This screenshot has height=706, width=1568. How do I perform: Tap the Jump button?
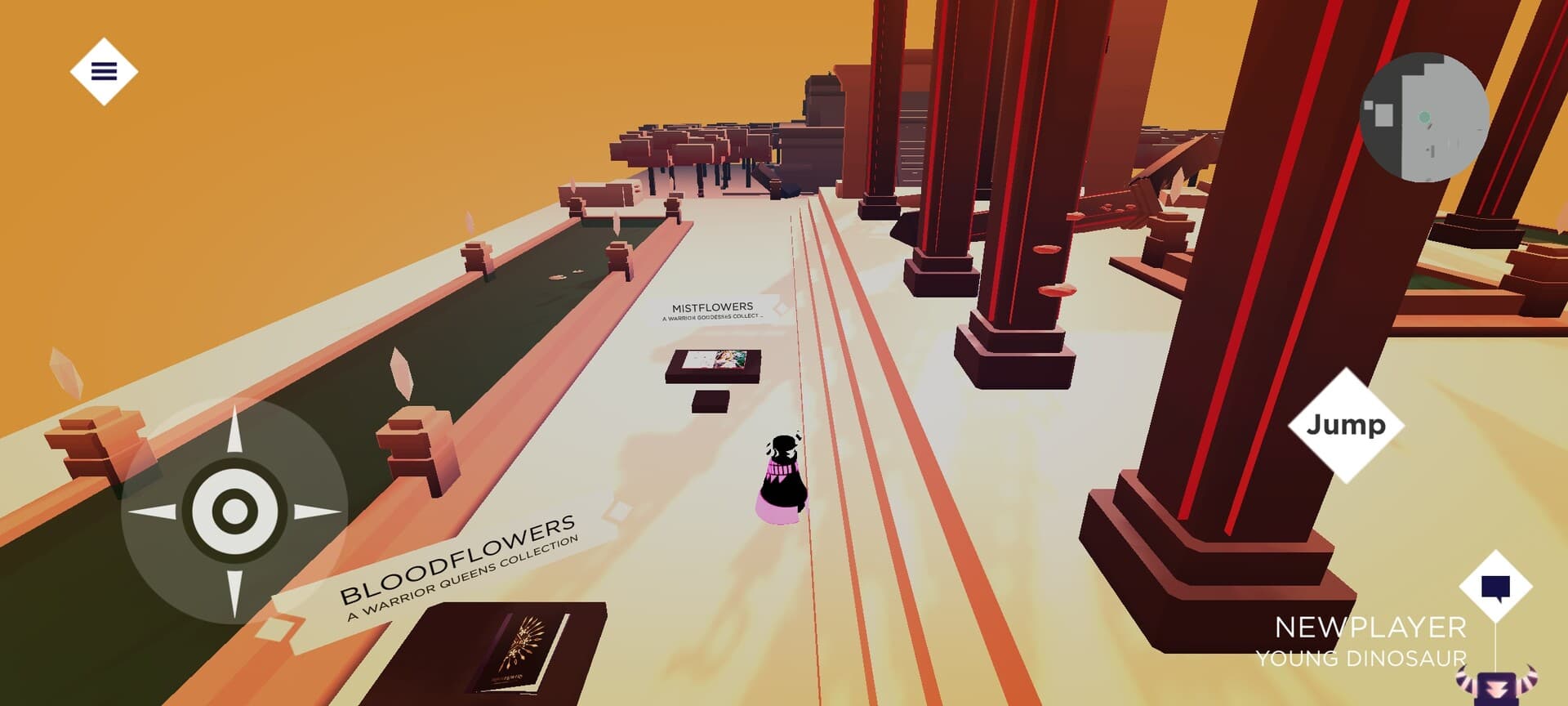1347,424
